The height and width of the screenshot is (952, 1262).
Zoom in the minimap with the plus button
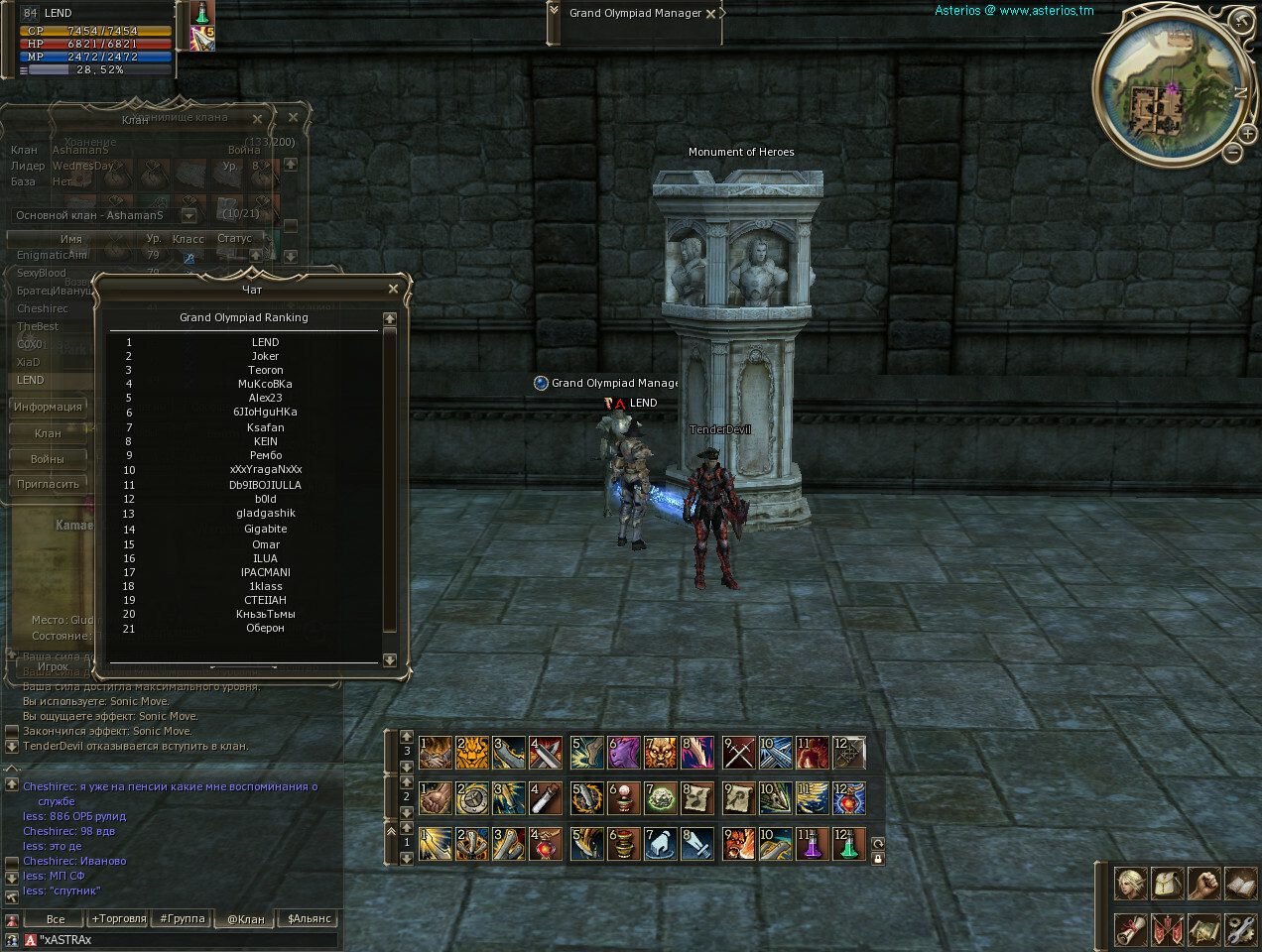point(1247,133)
